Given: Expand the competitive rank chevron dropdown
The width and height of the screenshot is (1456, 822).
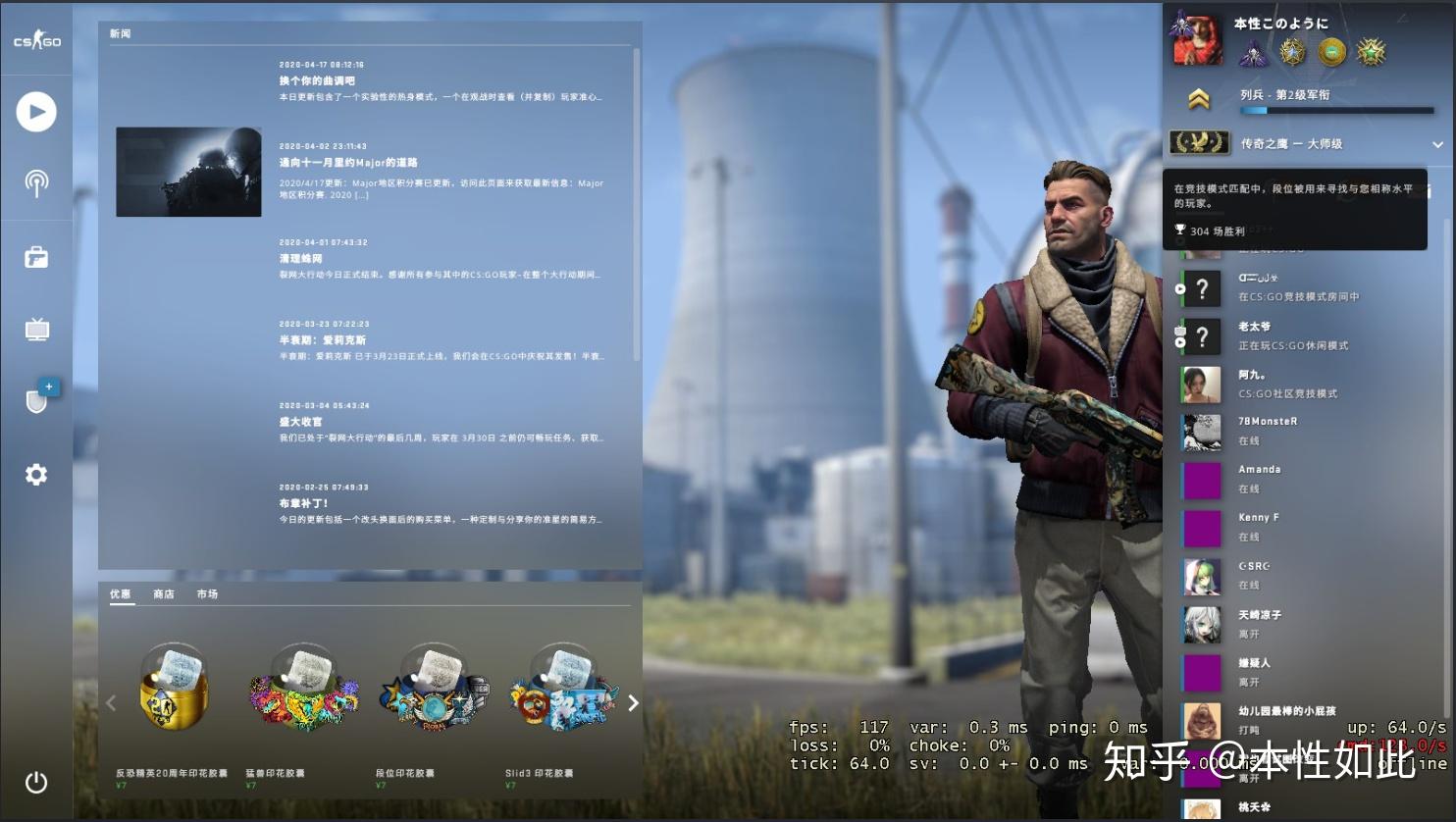Looking at the screenshot, I should coord(1437,143).
